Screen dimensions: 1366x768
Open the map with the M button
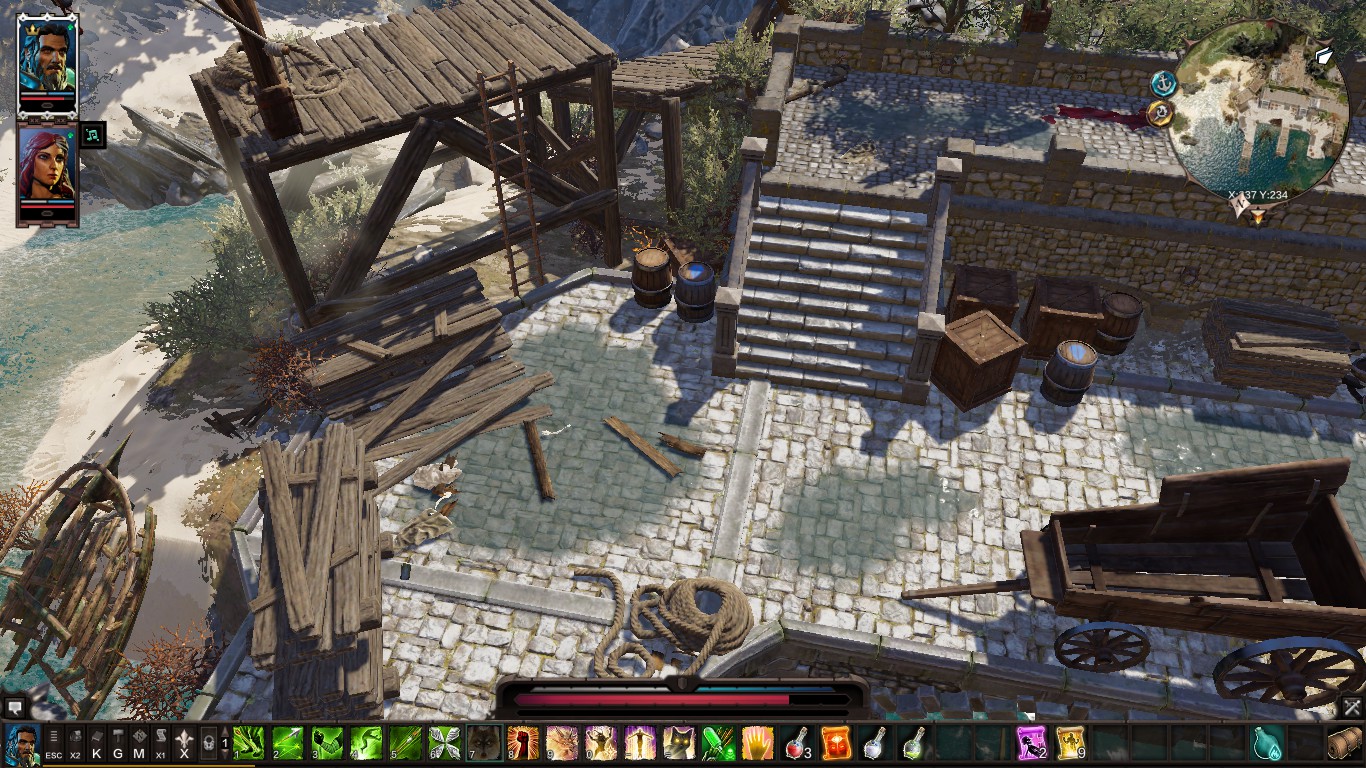(139, 745)
